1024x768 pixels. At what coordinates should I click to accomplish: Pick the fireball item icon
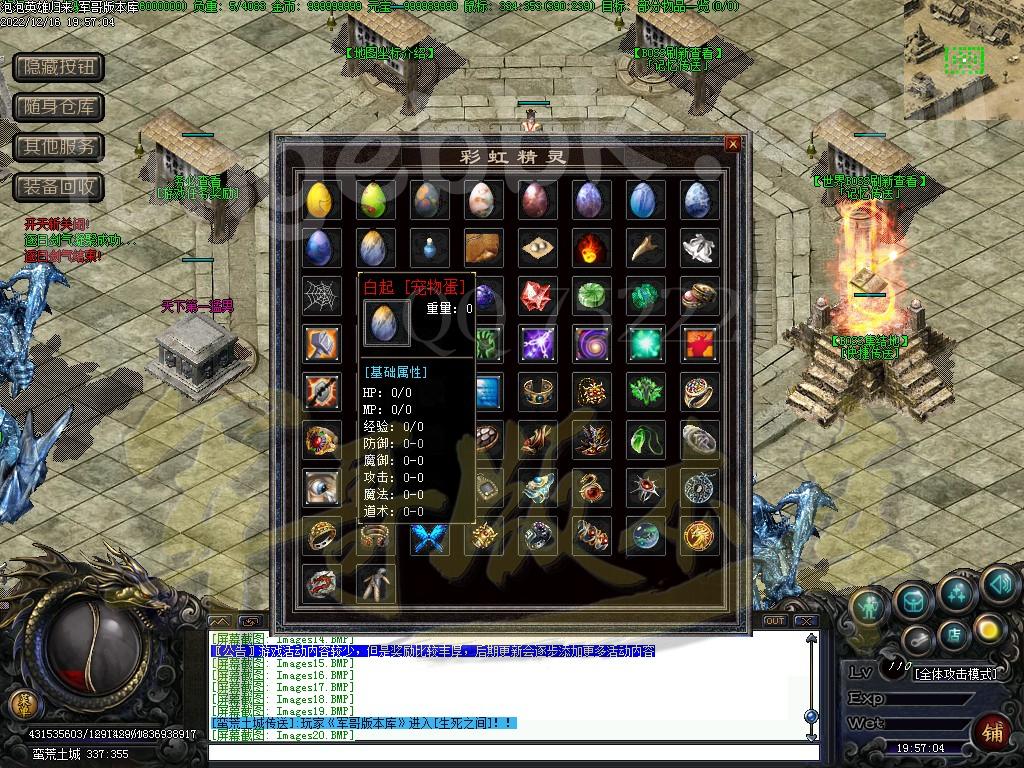(591, 247)
